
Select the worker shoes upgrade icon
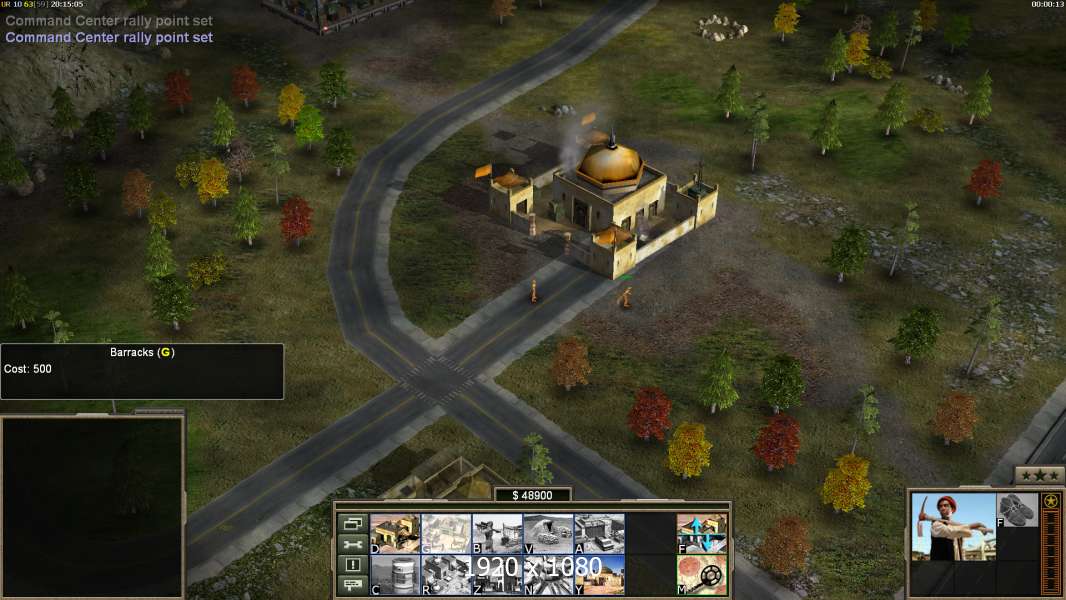click(1018, 509)
